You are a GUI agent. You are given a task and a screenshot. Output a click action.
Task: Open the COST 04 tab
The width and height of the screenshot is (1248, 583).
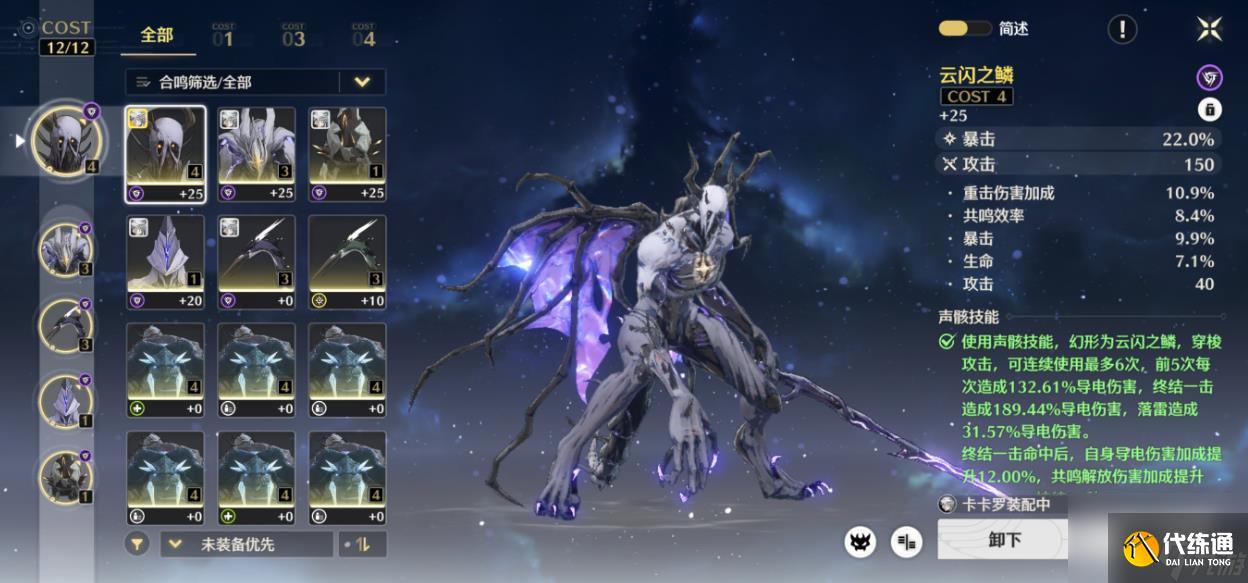(363, 37)
